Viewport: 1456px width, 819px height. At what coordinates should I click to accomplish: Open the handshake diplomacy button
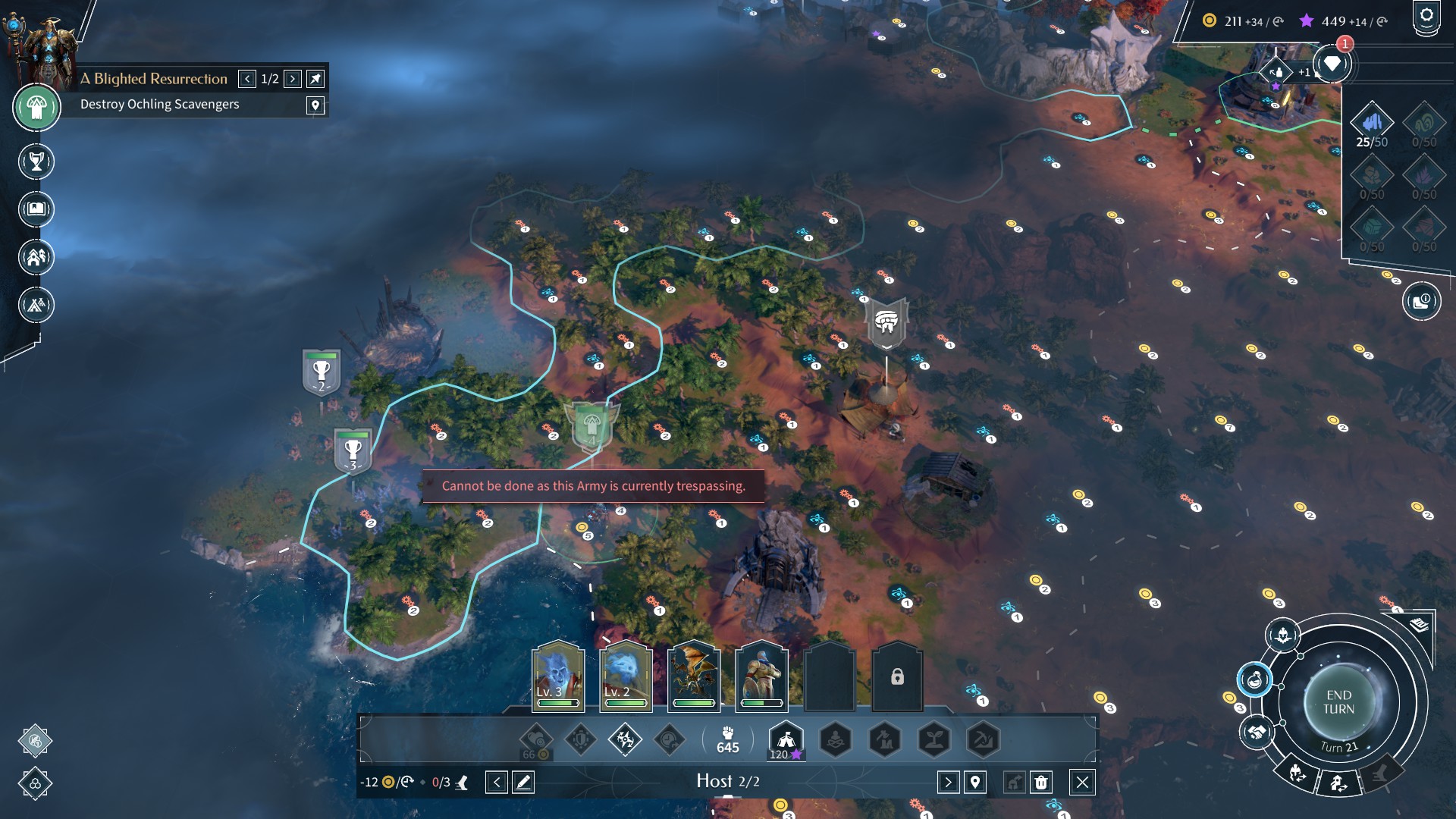(1257, 733)
